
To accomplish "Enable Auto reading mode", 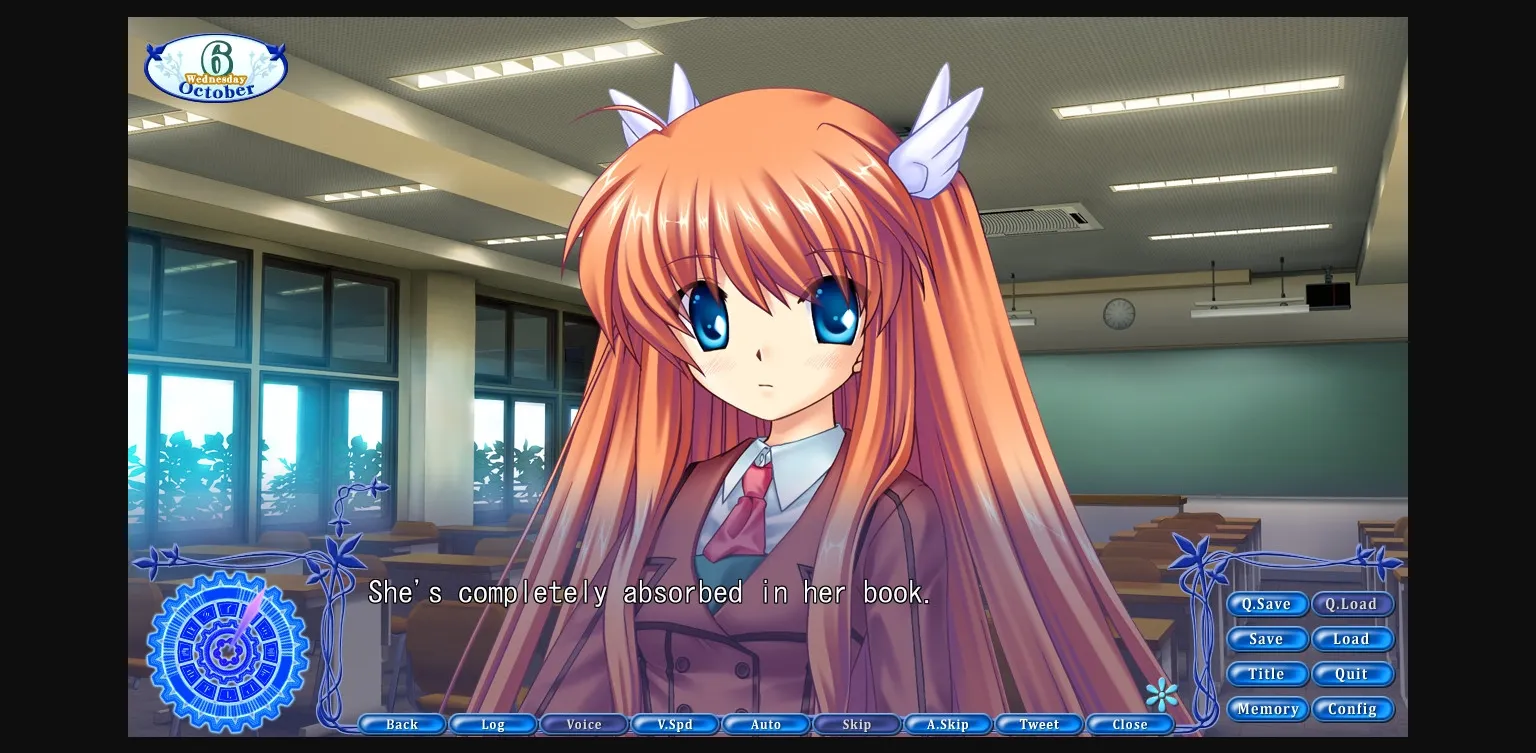I will (x=766, y=724).
